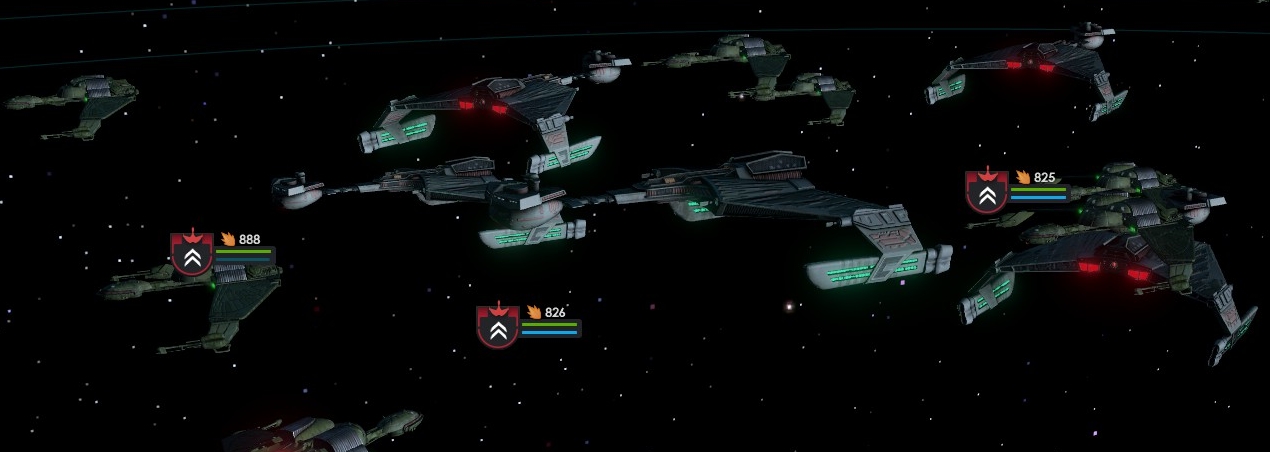The width and height of the screenshot is (1270, 452).
Task: Select the fleet badge with power 825
Action: 986,193
